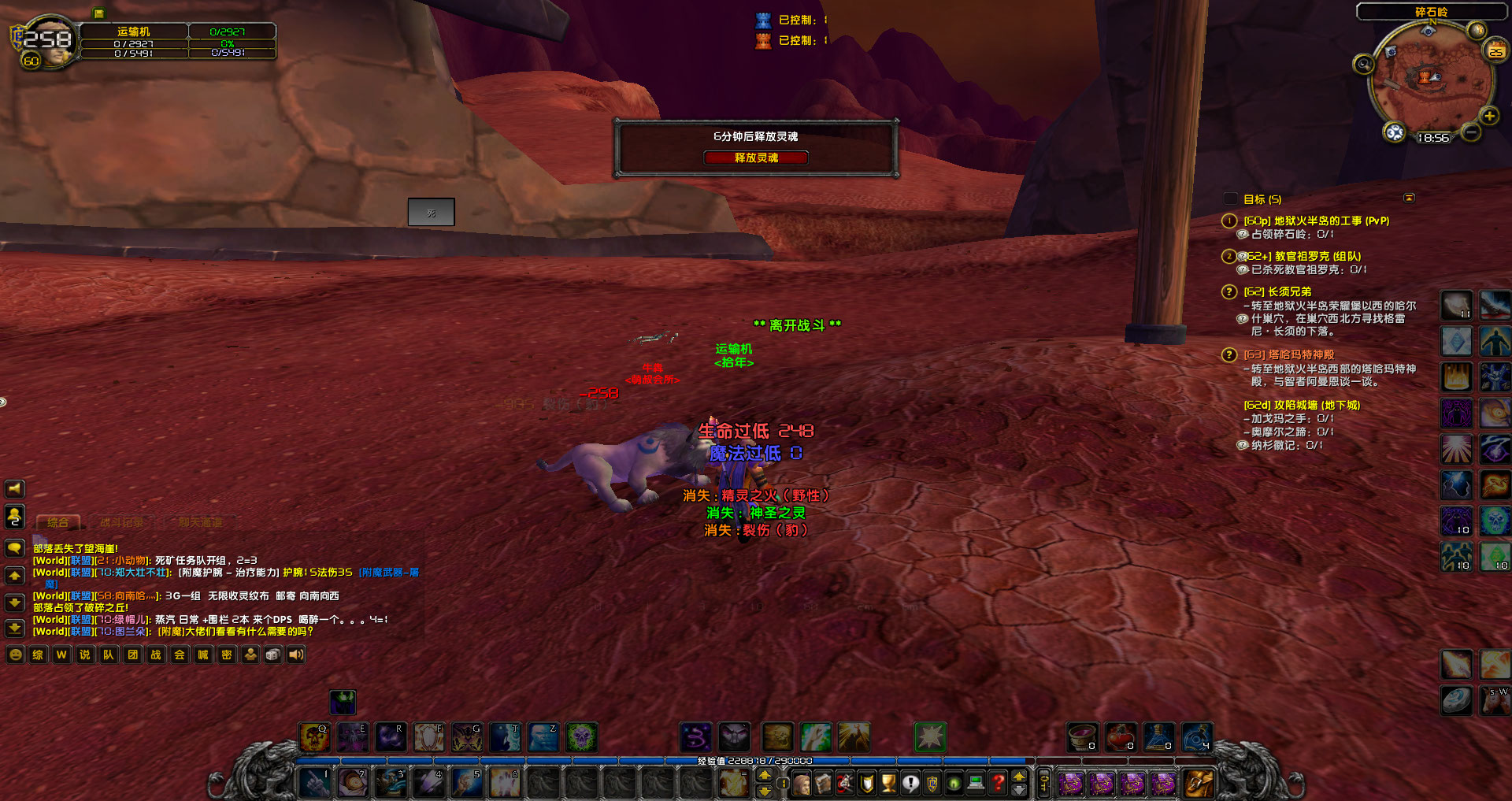
Task: Collapse quest 教官祖罗克 via its numbered circle
Action: click(x=1228, y=256)
